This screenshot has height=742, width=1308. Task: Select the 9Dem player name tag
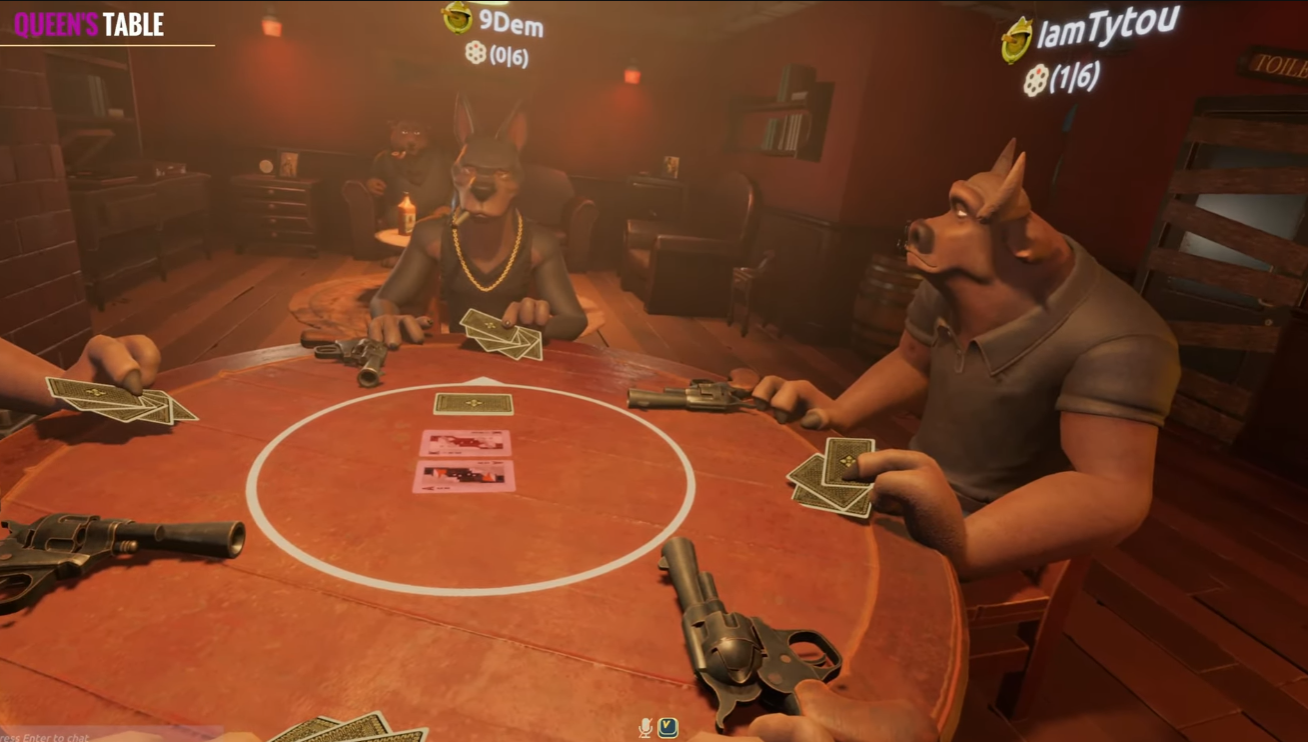(x=510, y=23)
